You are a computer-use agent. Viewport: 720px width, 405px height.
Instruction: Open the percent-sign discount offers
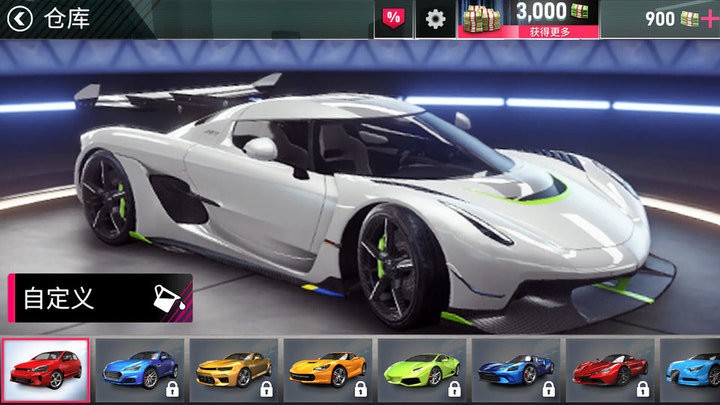tap(393, 18)
